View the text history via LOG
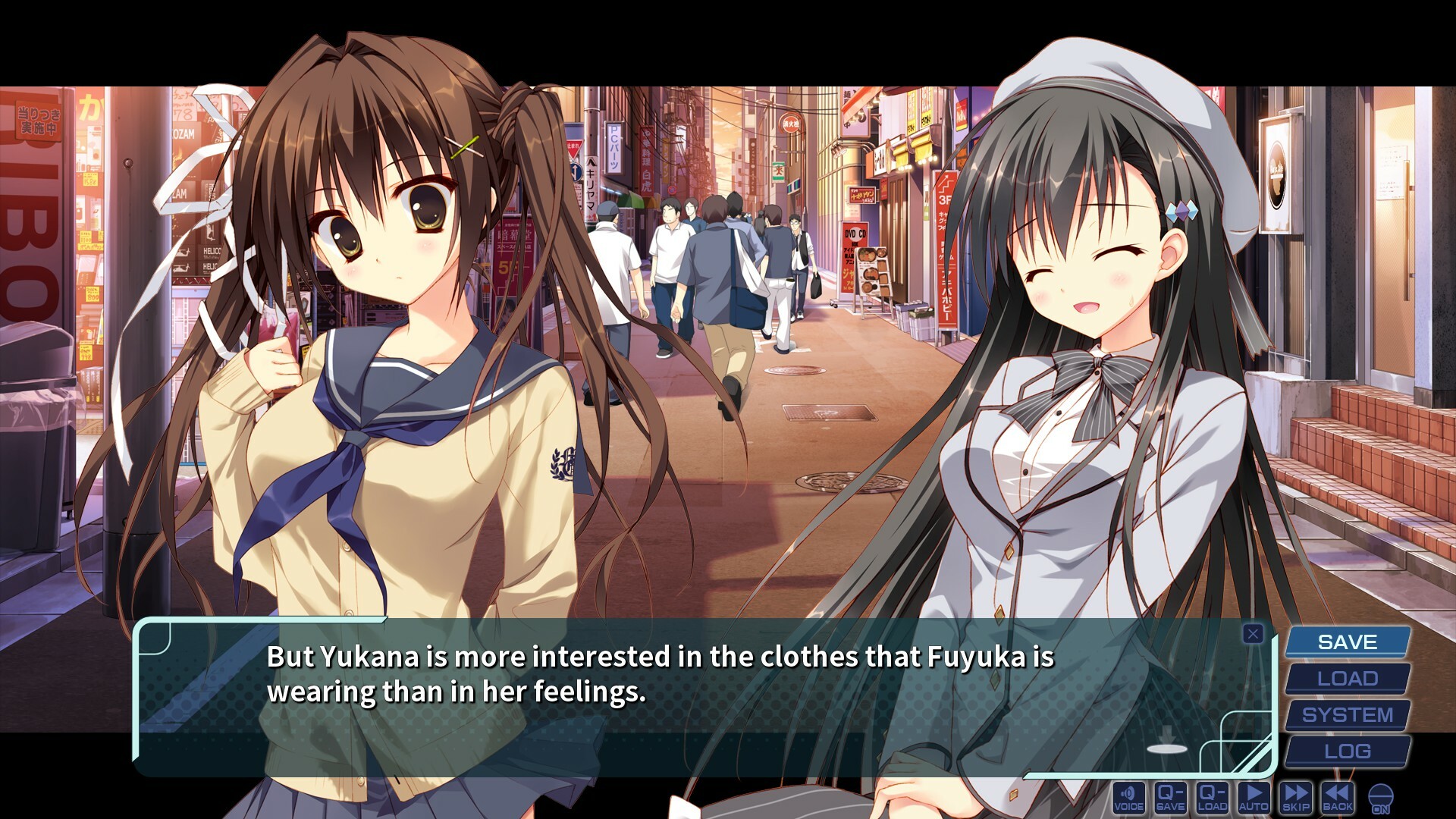This screenshot has width=1456, height=819. pos(1347,751)
